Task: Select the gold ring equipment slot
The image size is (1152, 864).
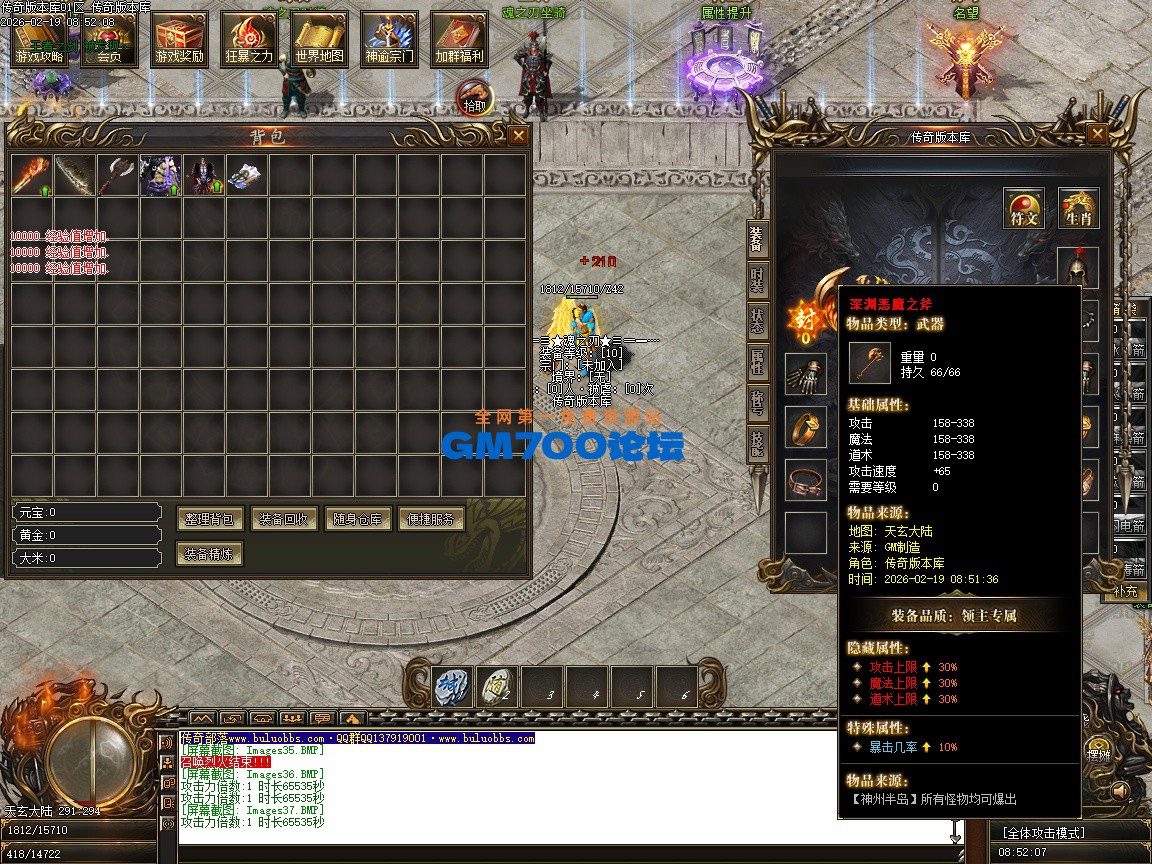Action: 805,427
